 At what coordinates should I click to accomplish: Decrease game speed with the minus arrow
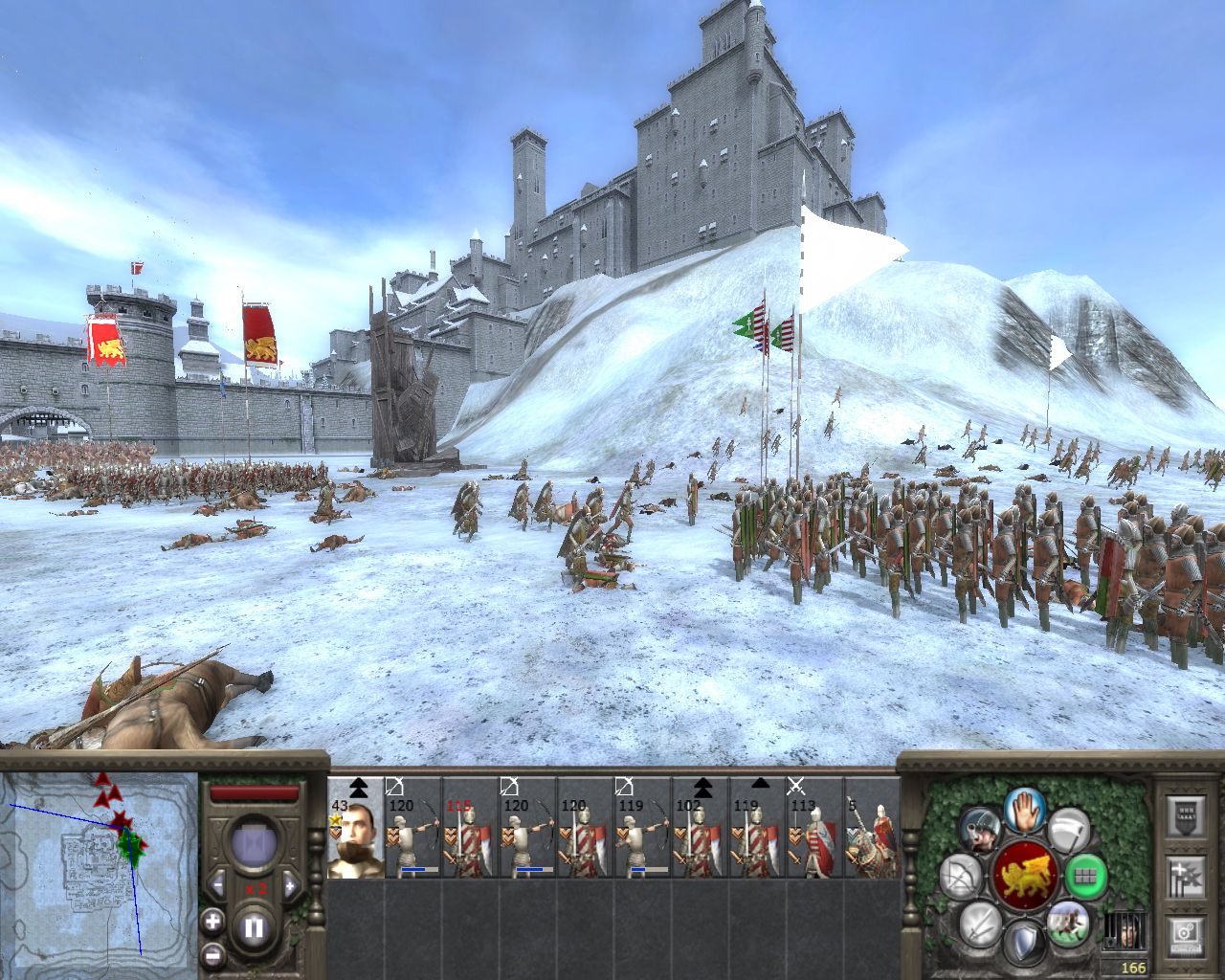click(x=217, y=884)
